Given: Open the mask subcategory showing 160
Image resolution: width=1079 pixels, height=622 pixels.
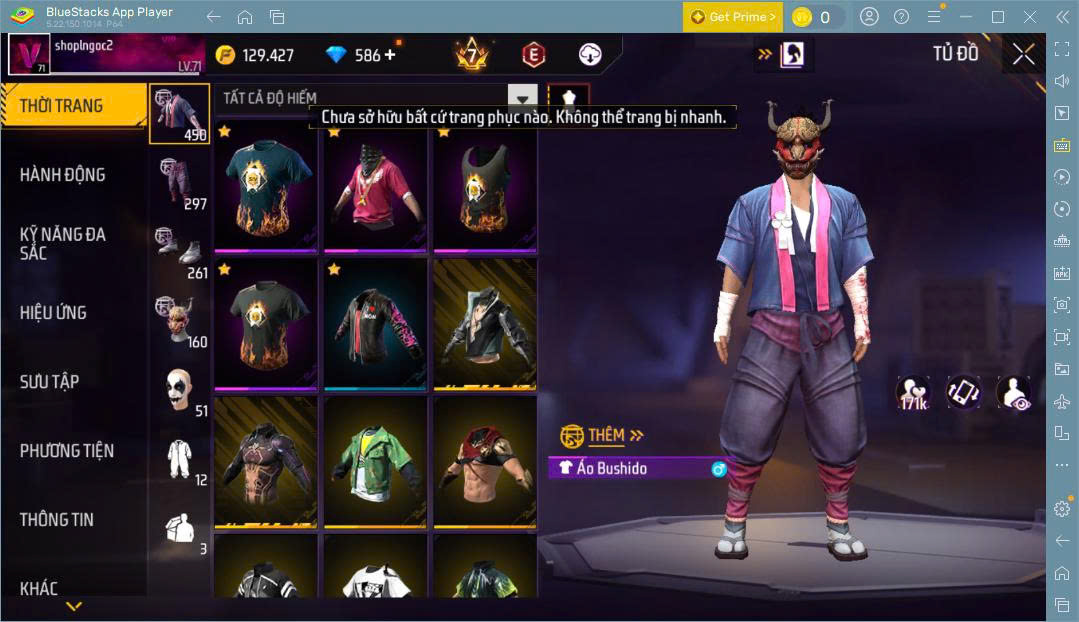Looking at the screenshot, I should (x=180, y=321).
